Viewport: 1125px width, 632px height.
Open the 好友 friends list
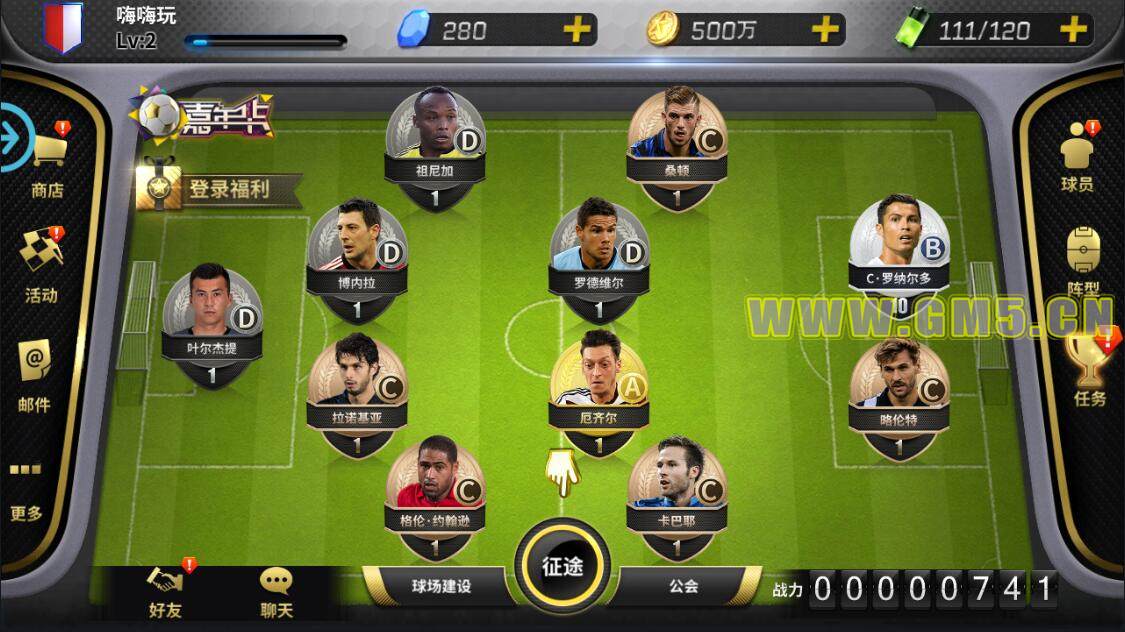(165, 592)
